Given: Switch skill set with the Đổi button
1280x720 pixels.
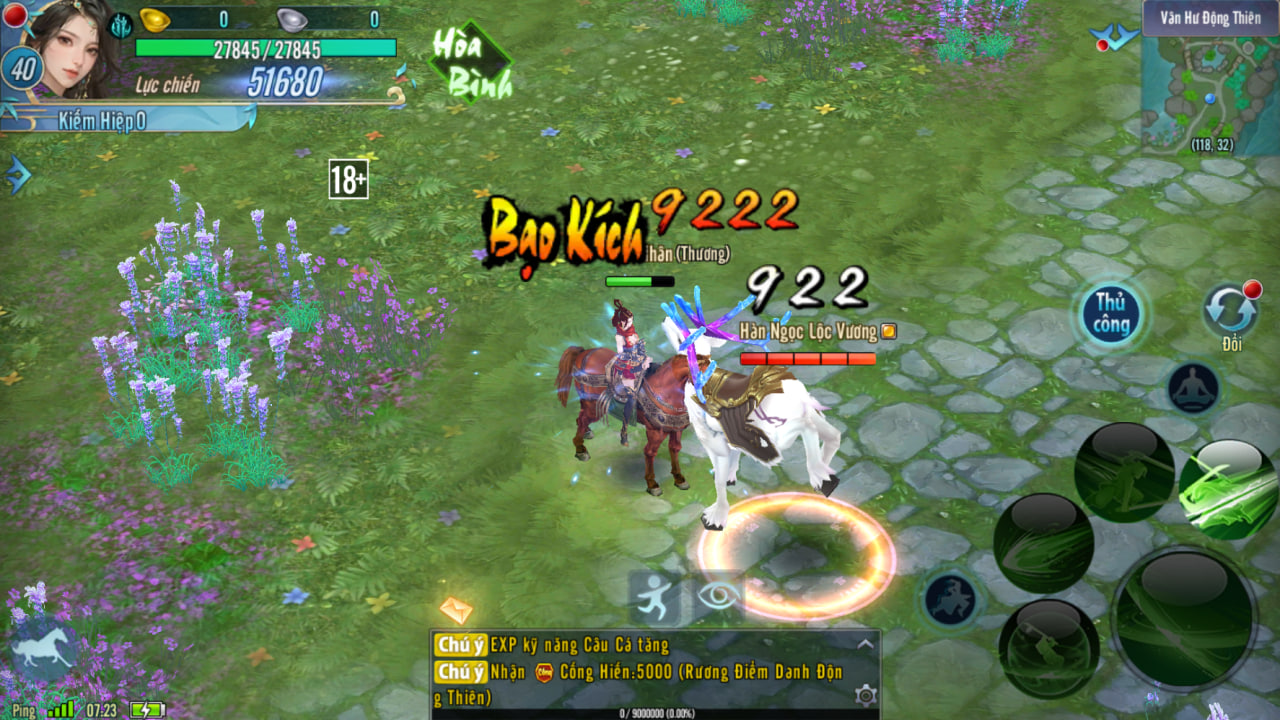Looking at the screenshot, I should tap(1230, 312).
